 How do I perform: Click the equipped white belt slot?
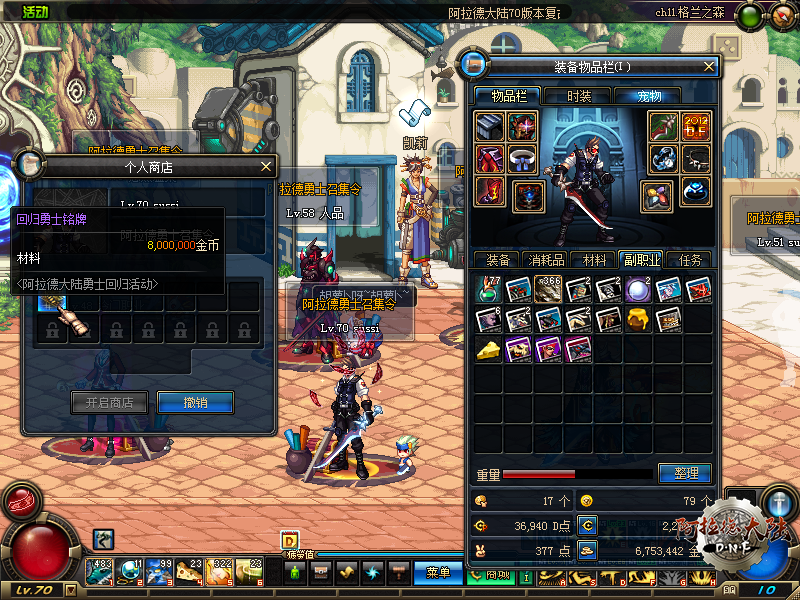coord(522,158)
